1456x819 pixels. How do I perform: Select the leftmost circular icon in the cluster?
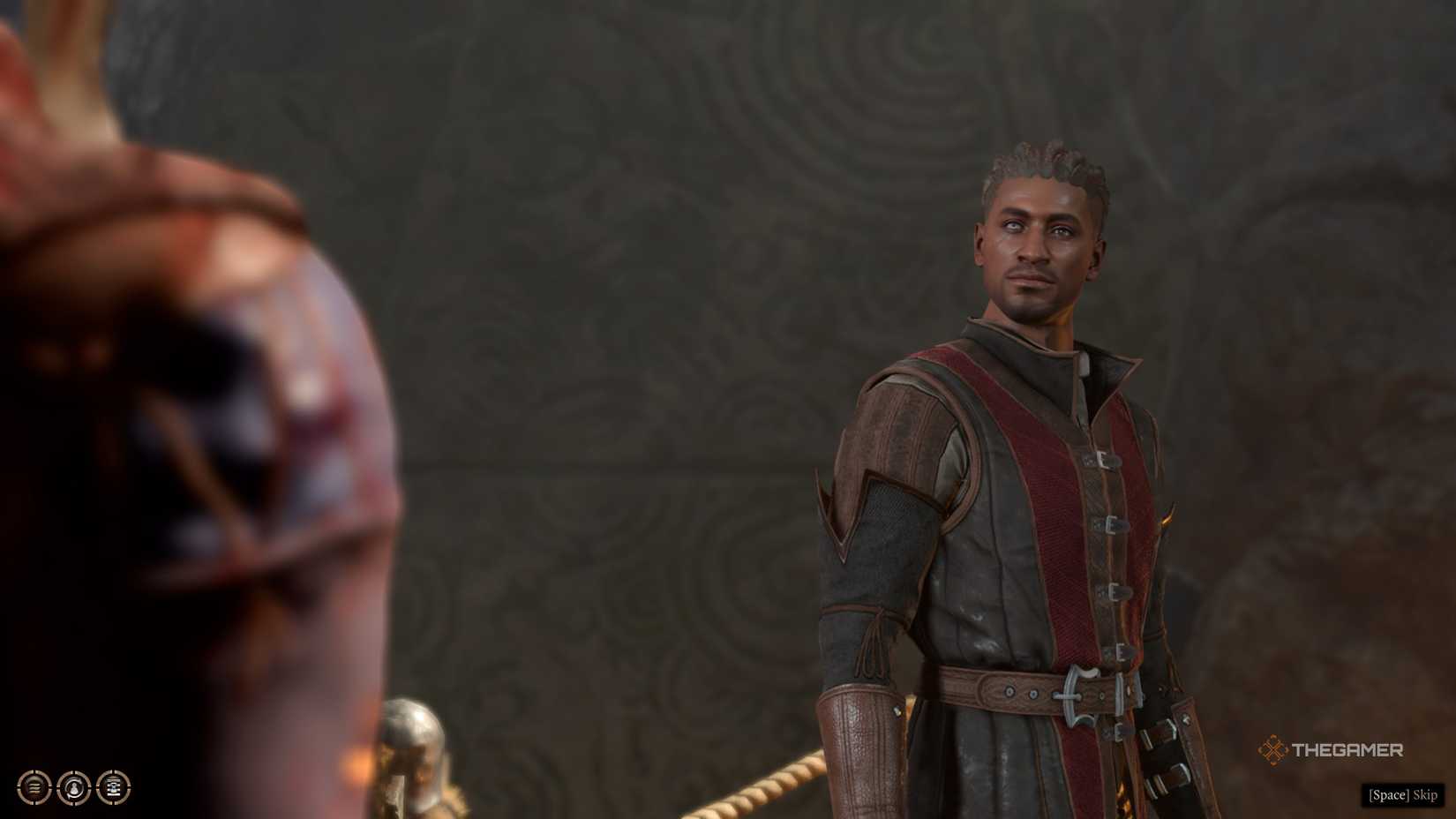(x=33, y=787)
